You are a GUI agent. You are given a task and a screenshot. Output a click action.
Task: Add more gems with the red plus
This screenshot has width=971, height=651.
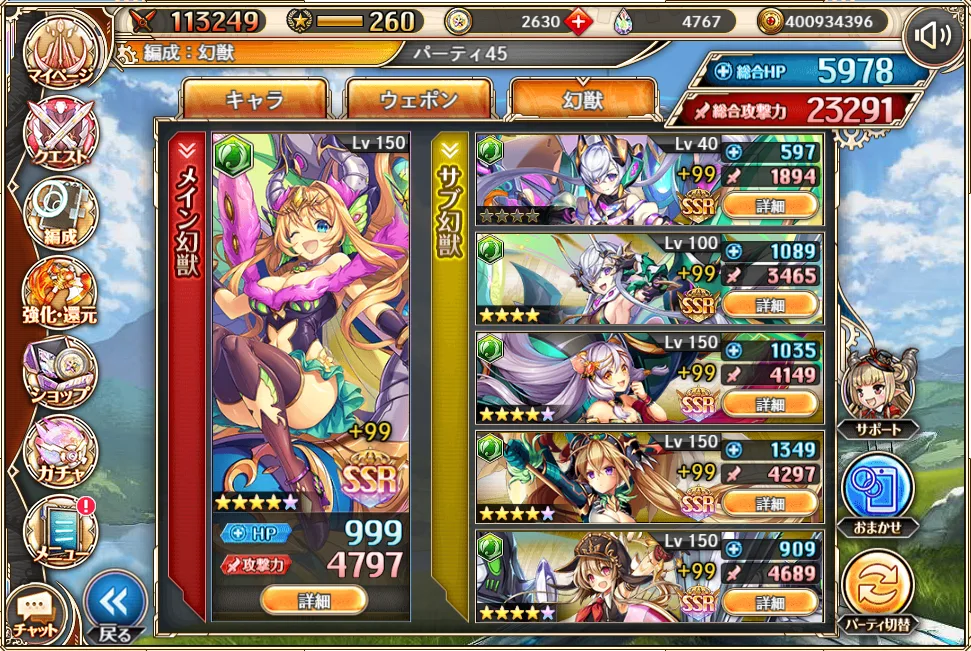point(578,21)
